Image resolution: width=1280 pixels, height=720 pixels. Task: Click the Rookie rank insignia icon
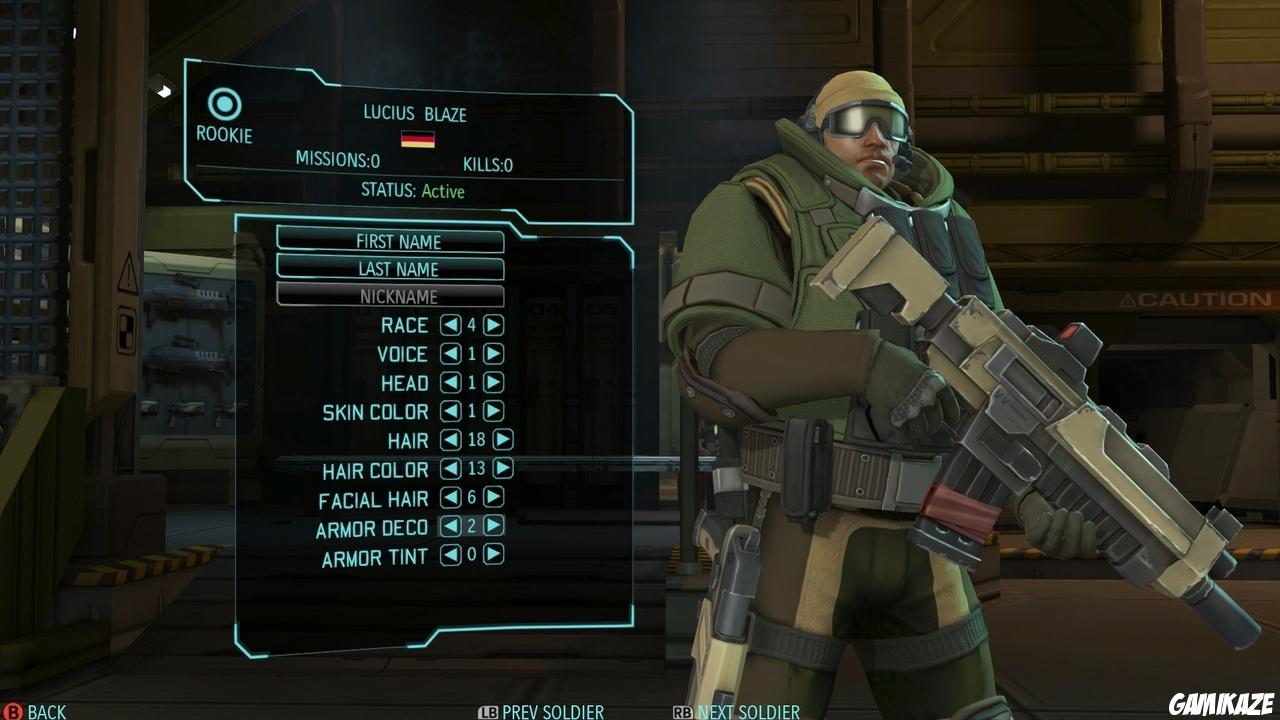point(226,101)
